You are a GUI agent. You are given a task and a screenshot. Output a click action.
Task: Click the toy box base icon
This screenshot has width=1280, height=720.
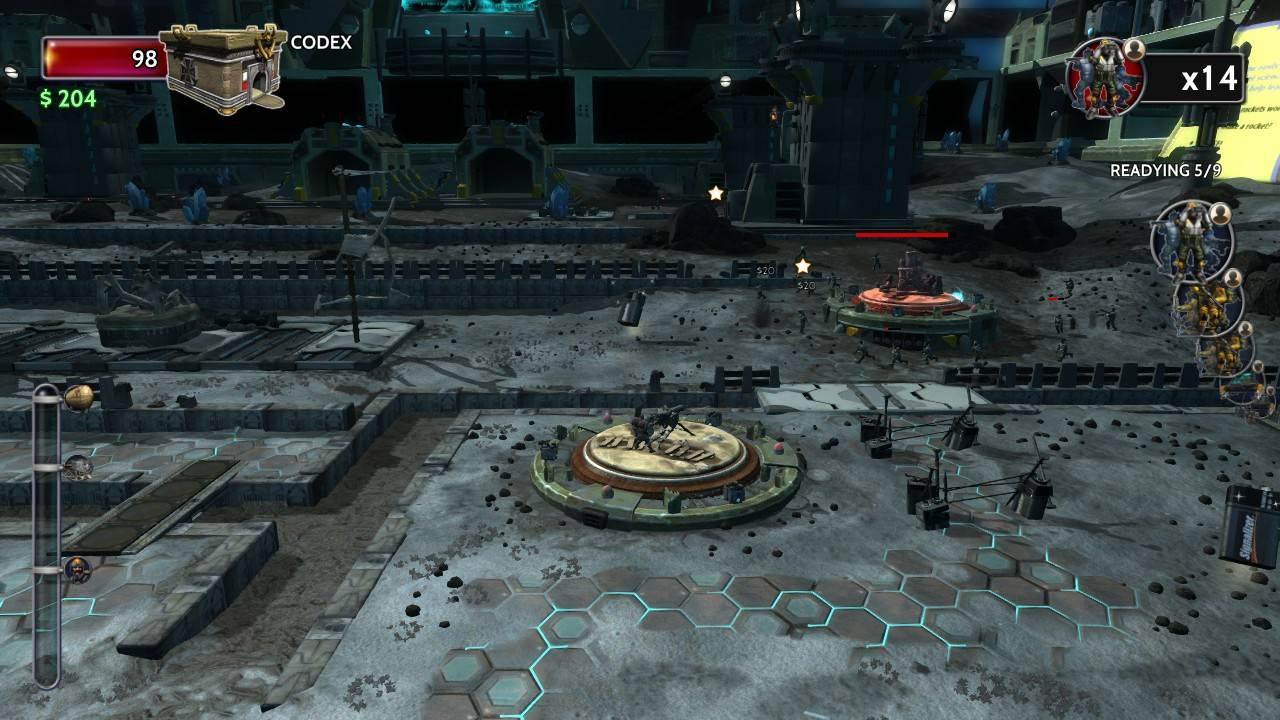point(221,68)
